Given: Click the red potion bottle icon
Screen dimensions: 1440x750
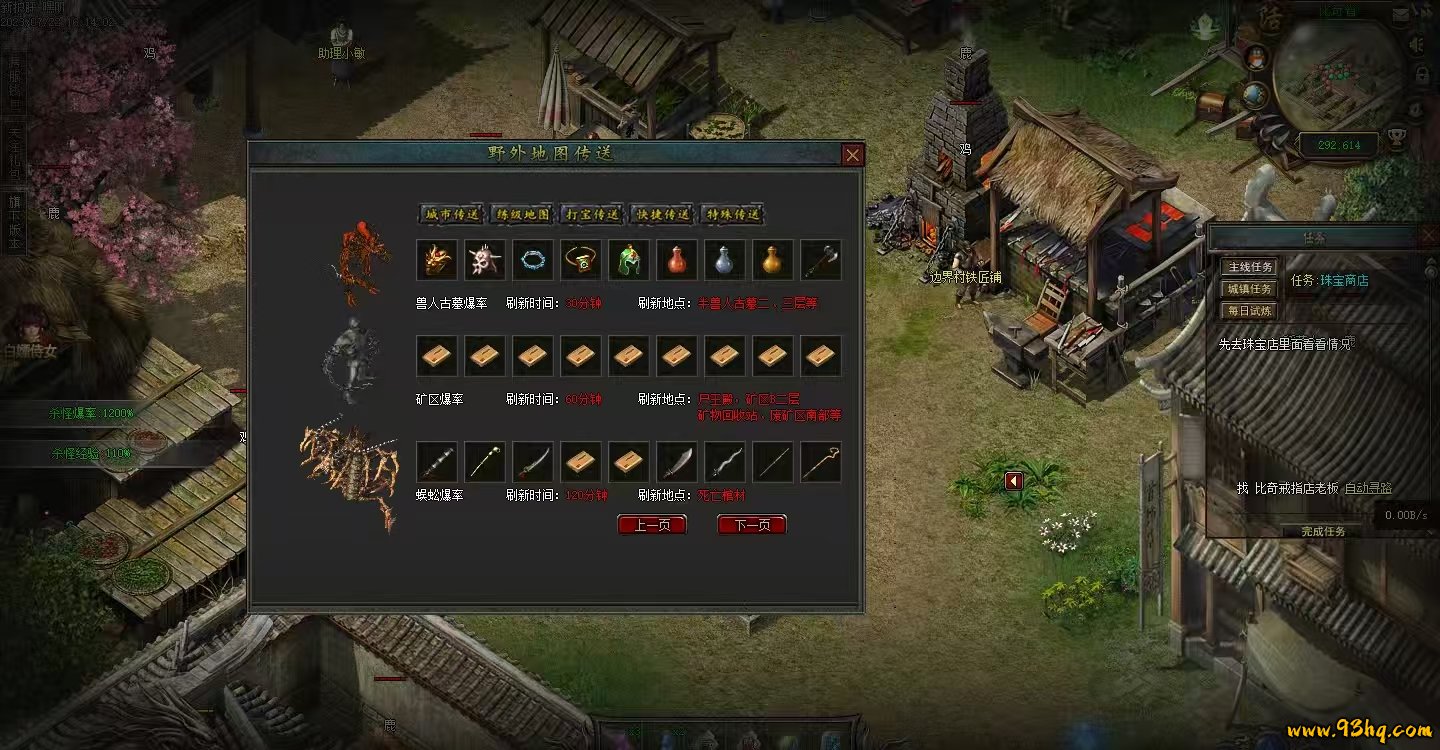Looking at the screenshot, I should [x=677, y=260].
